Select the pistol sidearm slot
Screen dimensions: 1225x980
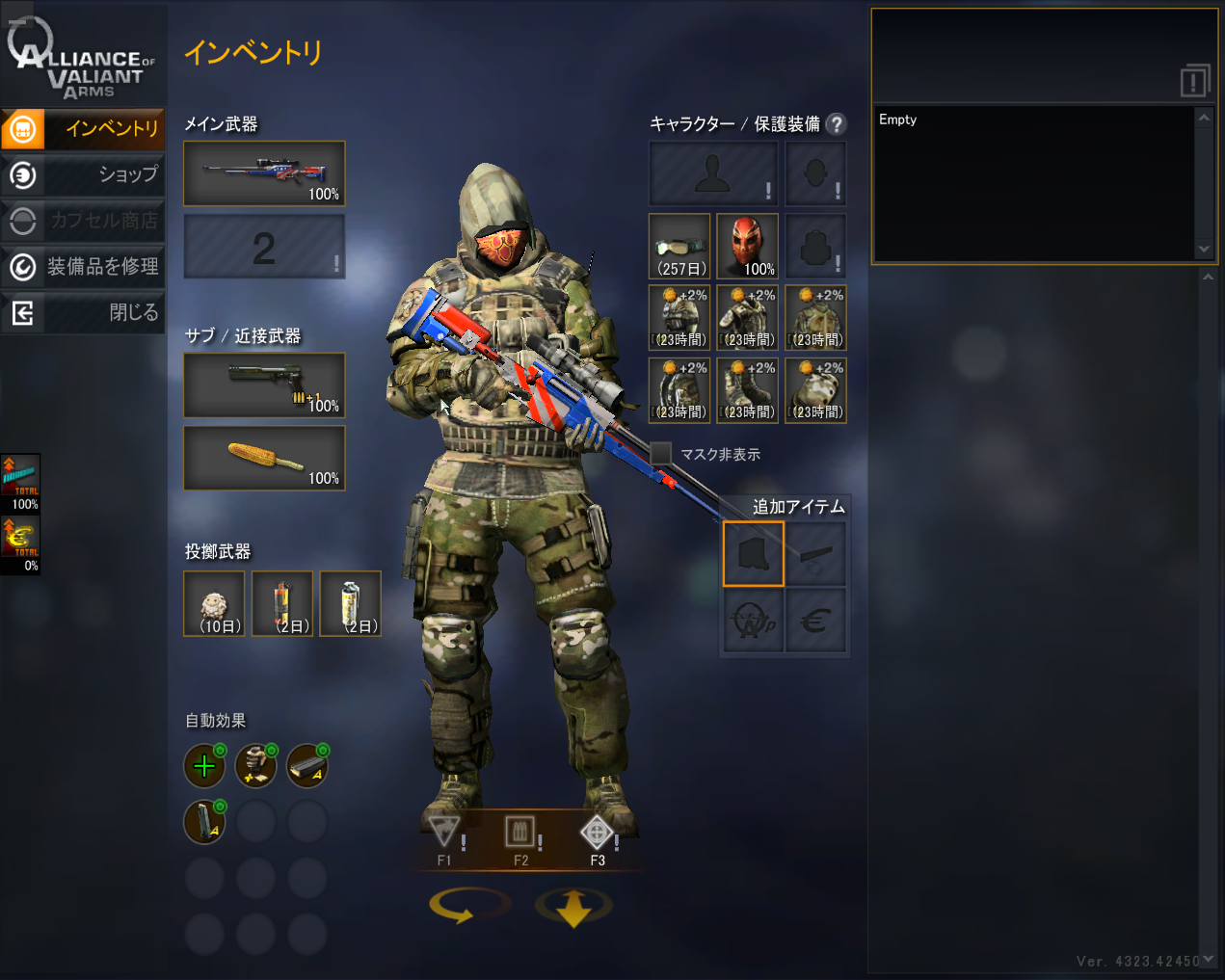tap(264, 384)
